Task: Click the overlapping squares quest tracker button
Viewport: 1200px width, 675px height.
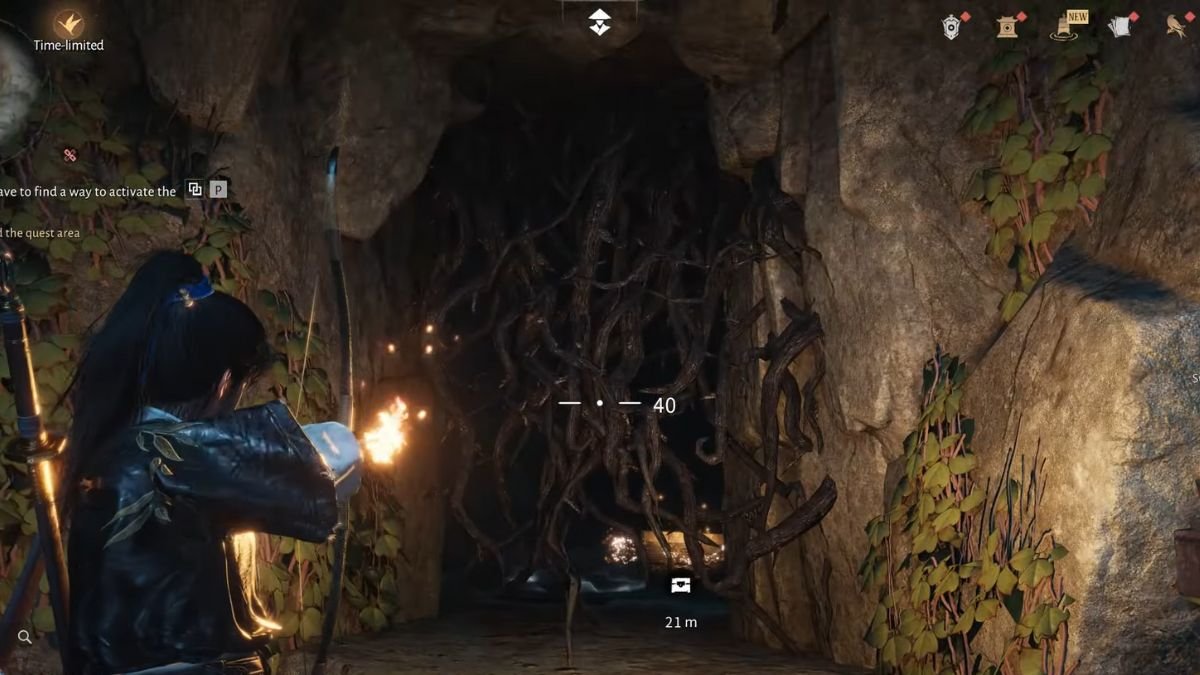Action: click(x=195, y=189)
